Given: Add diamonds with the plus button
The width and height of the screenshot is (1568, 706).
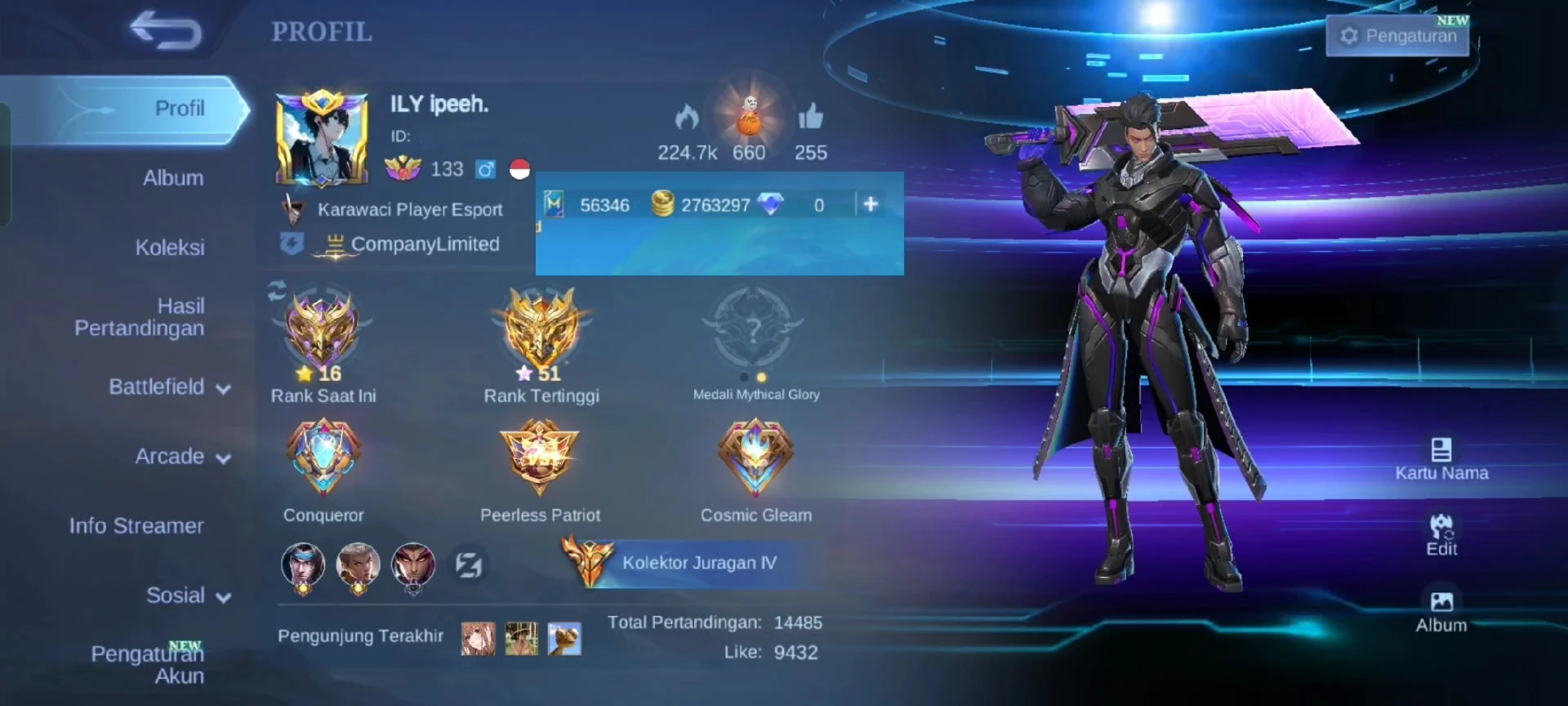Looking at the screenshot, I should [x=871, y=204].
